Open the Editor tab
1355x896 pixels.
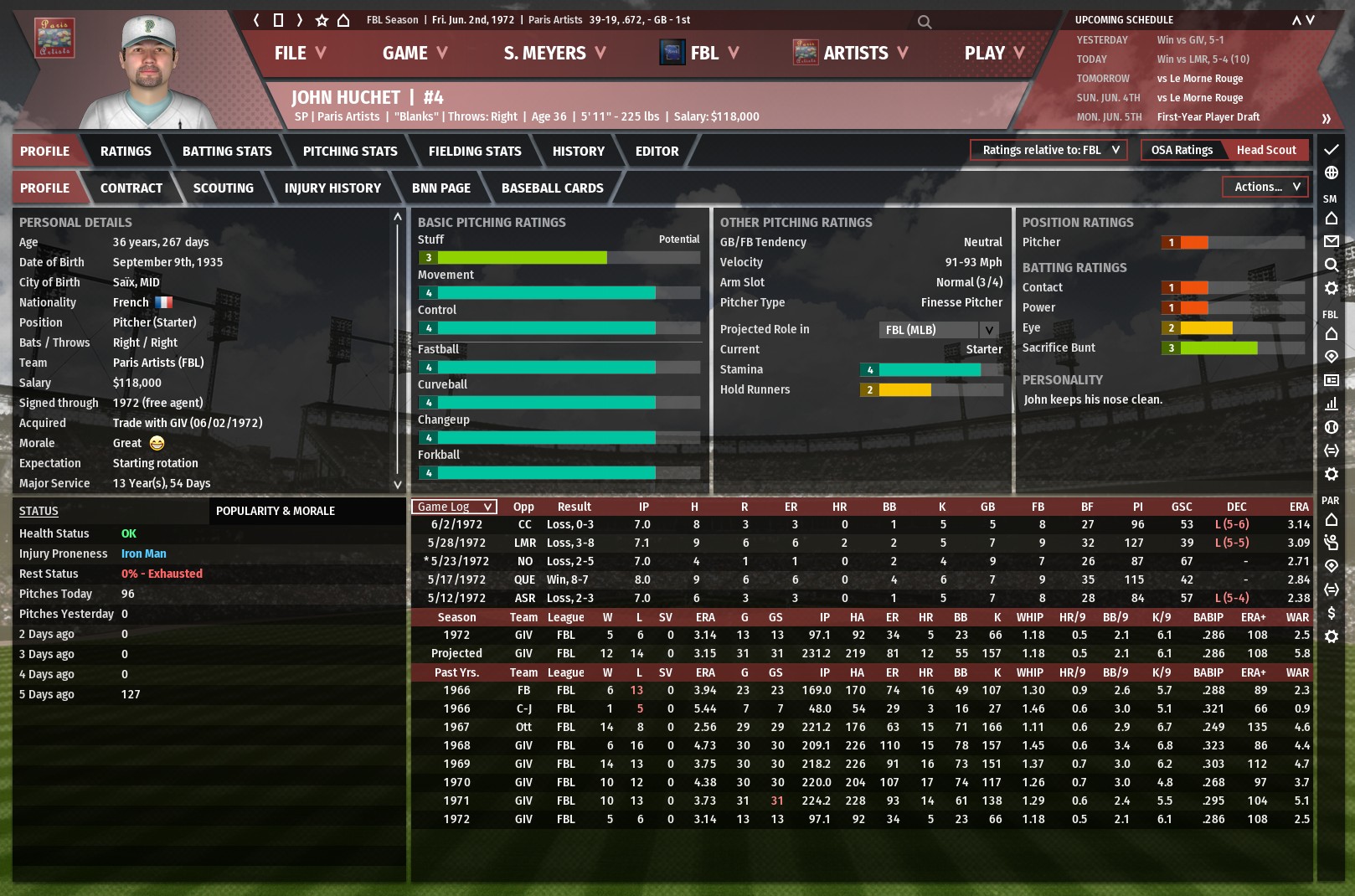point(657,152)
